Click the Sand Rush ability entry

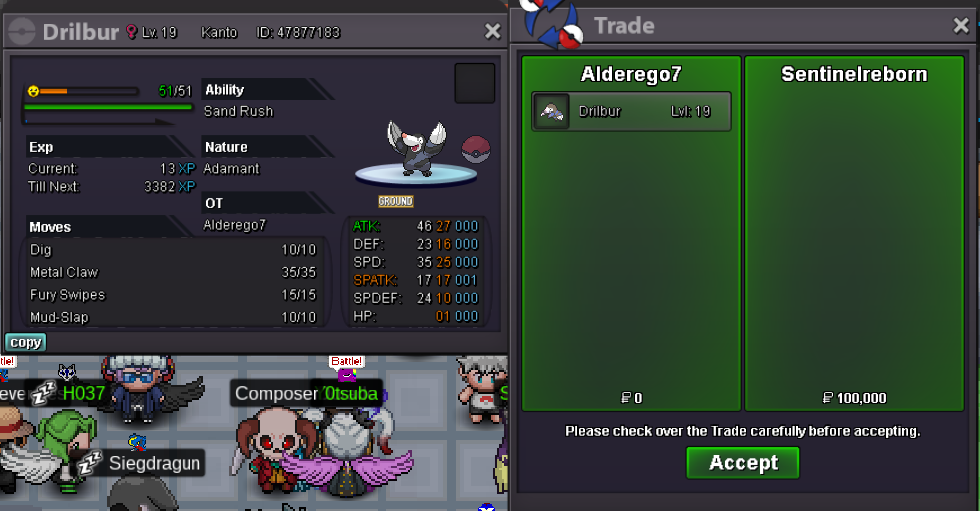click(238, 111)
